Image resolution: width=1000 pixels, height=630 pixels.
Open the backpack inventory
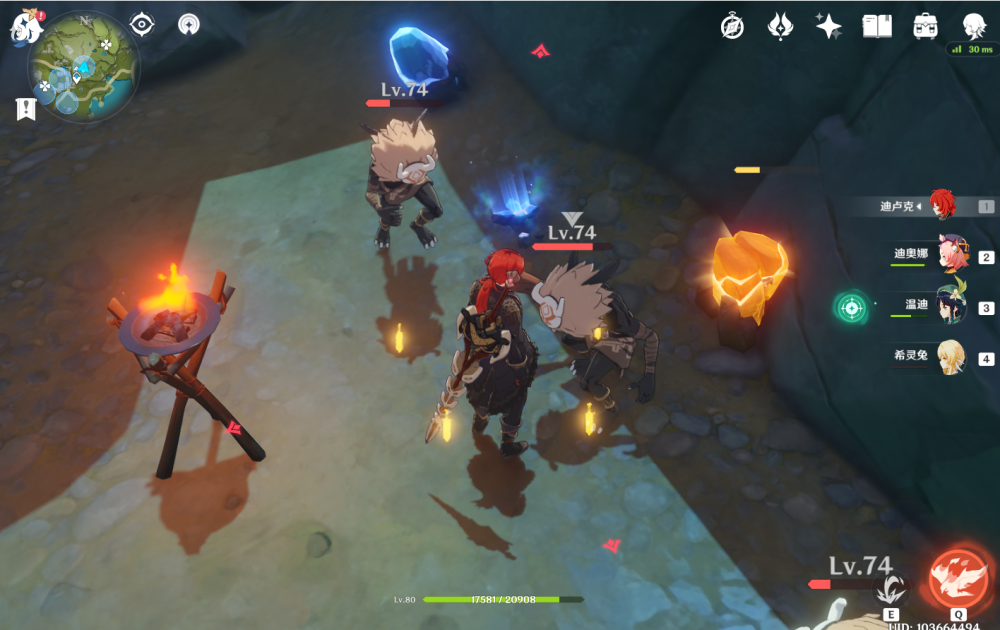[925, 27]
